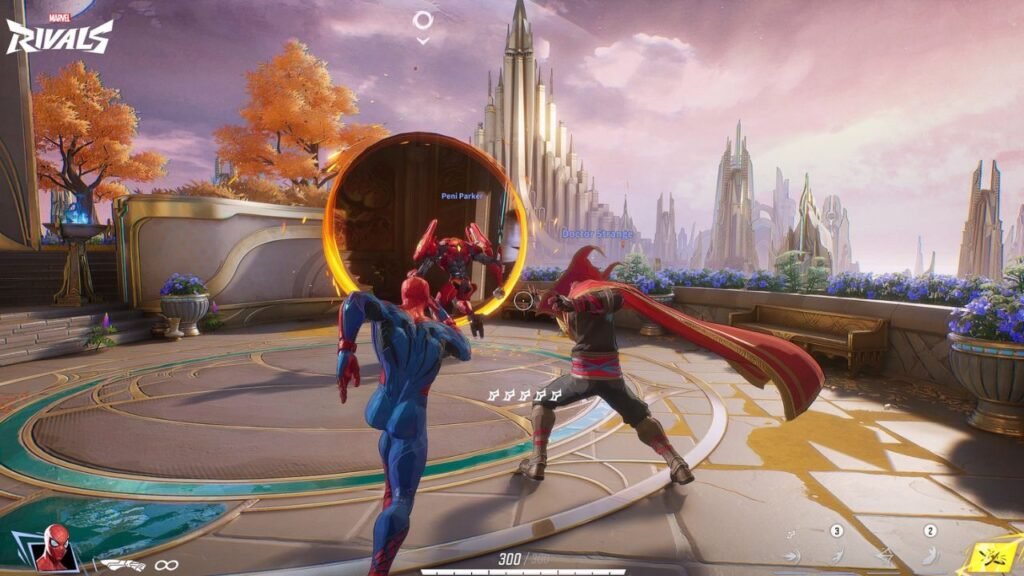Viewport: 1024px width, 576px height.
Task: Click the Marvel Rivals logo
Action: click(59, 34)
